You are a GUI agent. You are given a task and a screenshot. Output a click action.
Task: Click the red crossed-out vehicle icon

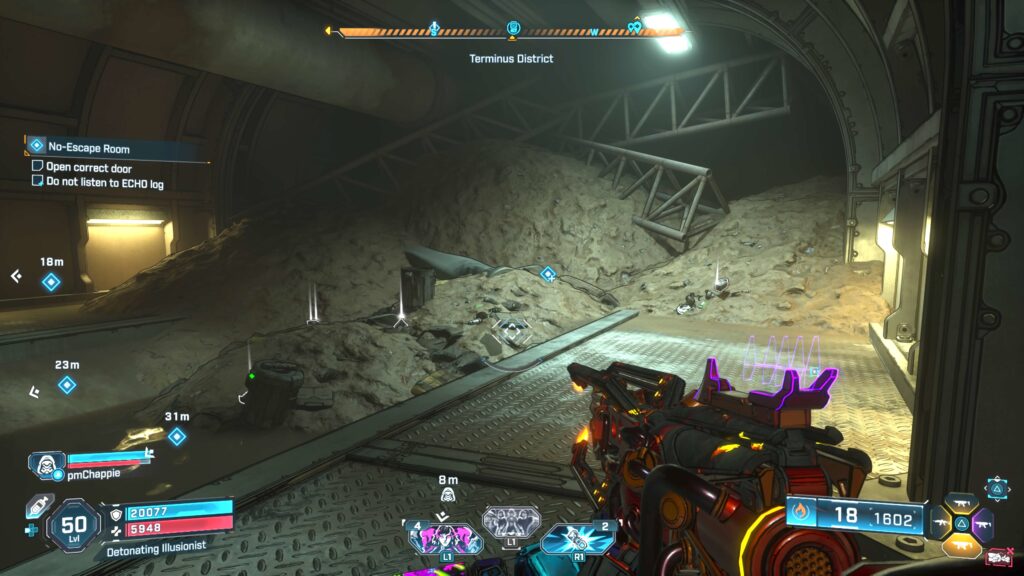click(x=997, y=558)
